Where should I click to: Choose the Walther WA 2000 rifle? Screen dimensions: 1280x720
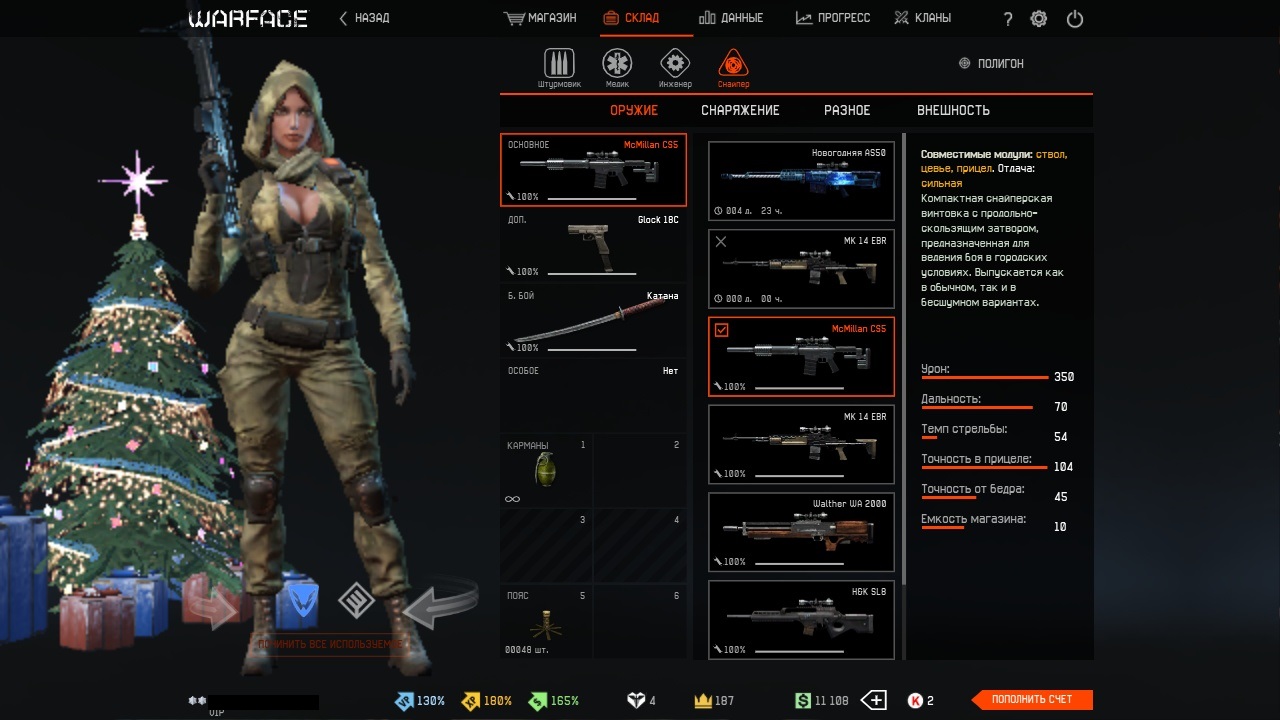(x=801, y=531)
